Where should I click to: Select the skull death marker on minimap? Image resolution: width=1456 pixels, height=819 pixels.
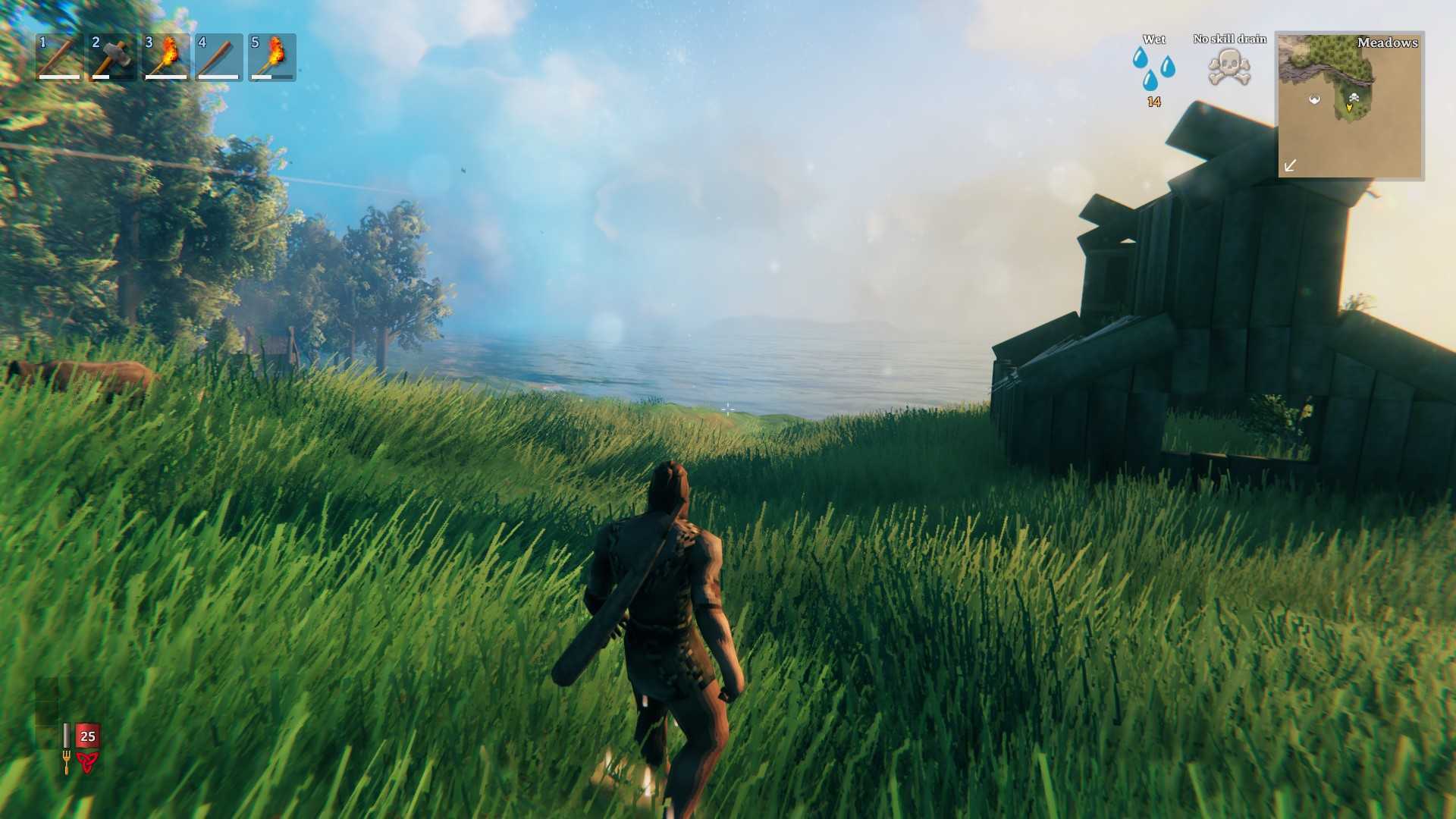(x=1354, y=97)
